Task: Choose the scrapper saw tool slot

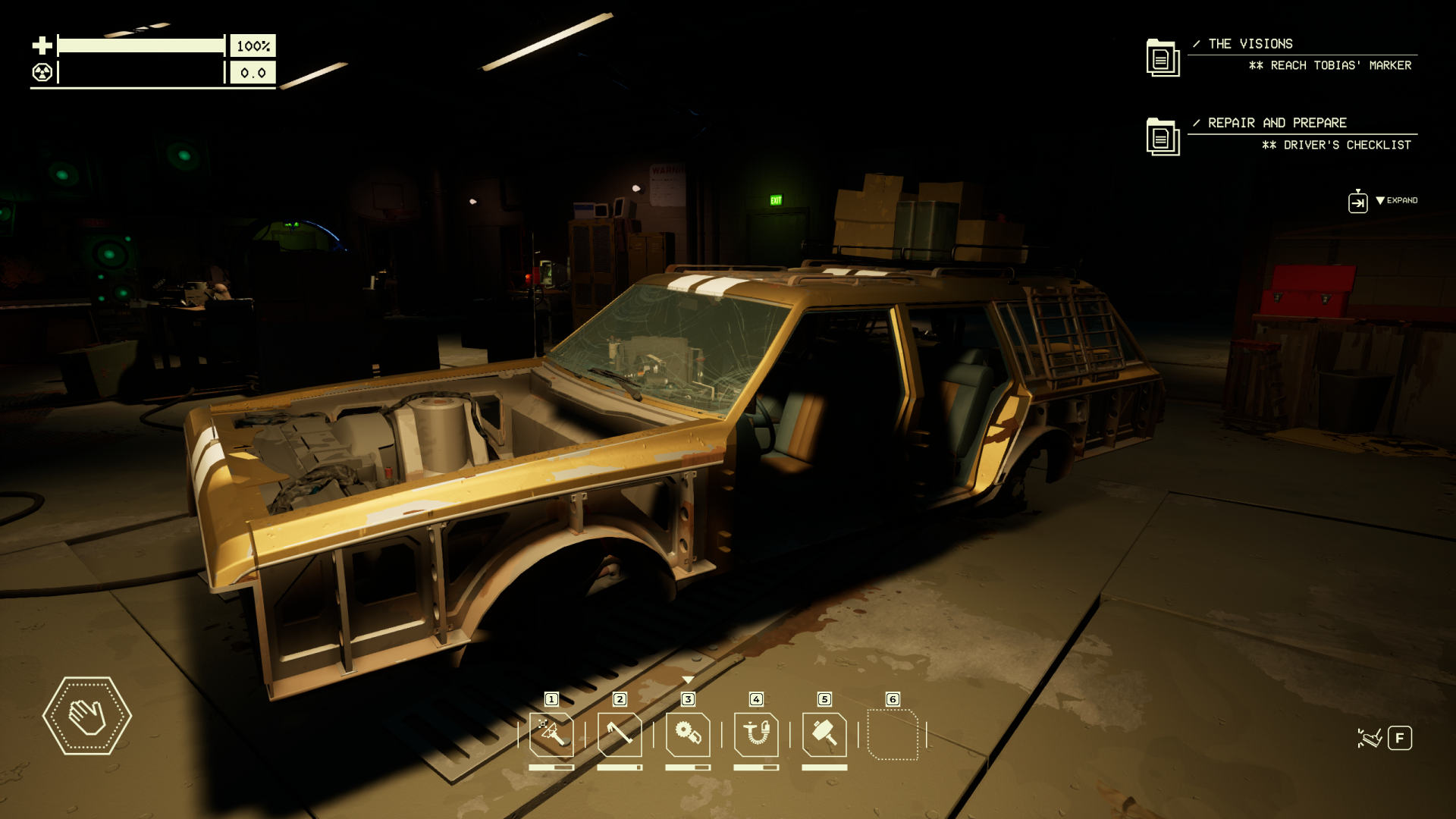Action: pos(688,734)
